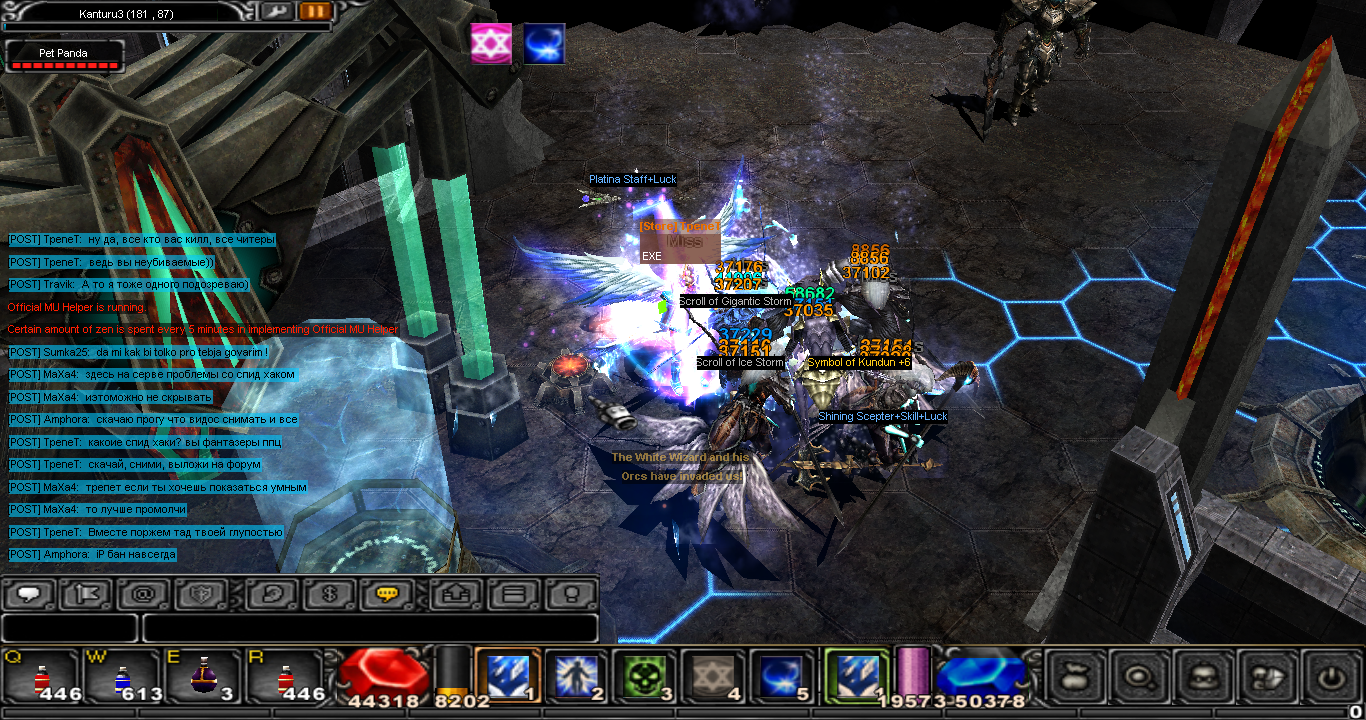Image resolution: width=1366 pixels, height=720 pixels.
Task: Open the MU Helper wrench settings
Action: [x=277, y=12]
